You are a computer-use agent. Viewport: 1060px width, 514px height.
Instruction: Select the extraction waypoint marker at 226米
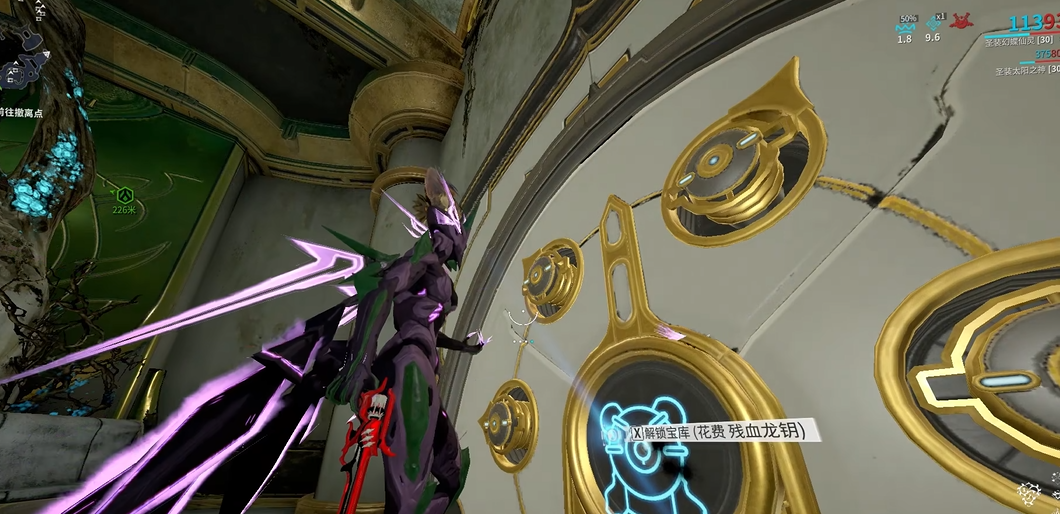click(124, 194)
